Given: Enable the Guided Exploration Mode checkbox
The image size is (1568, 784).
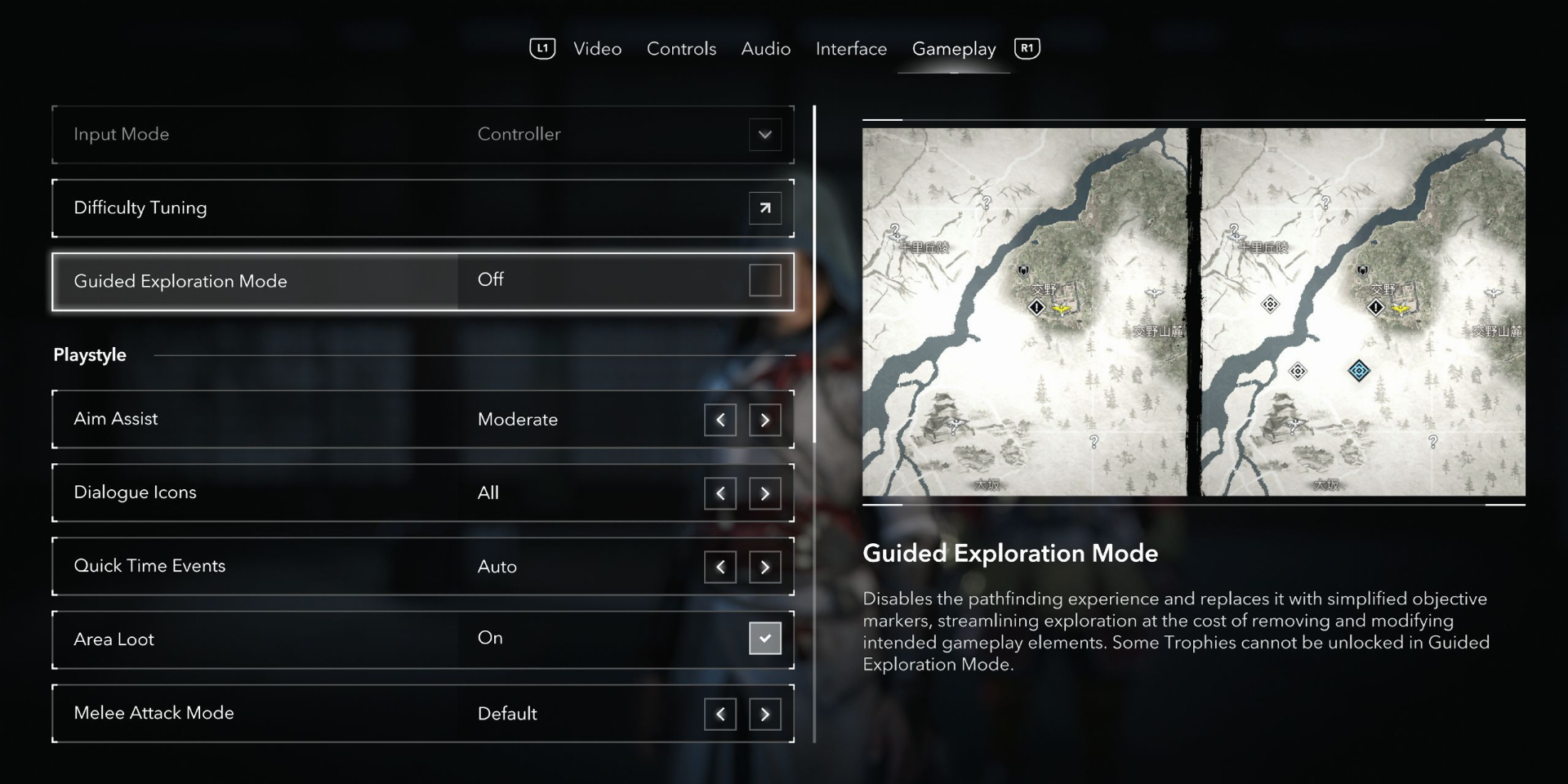Looking at the screenshot, I should click(x=764, y=280).
